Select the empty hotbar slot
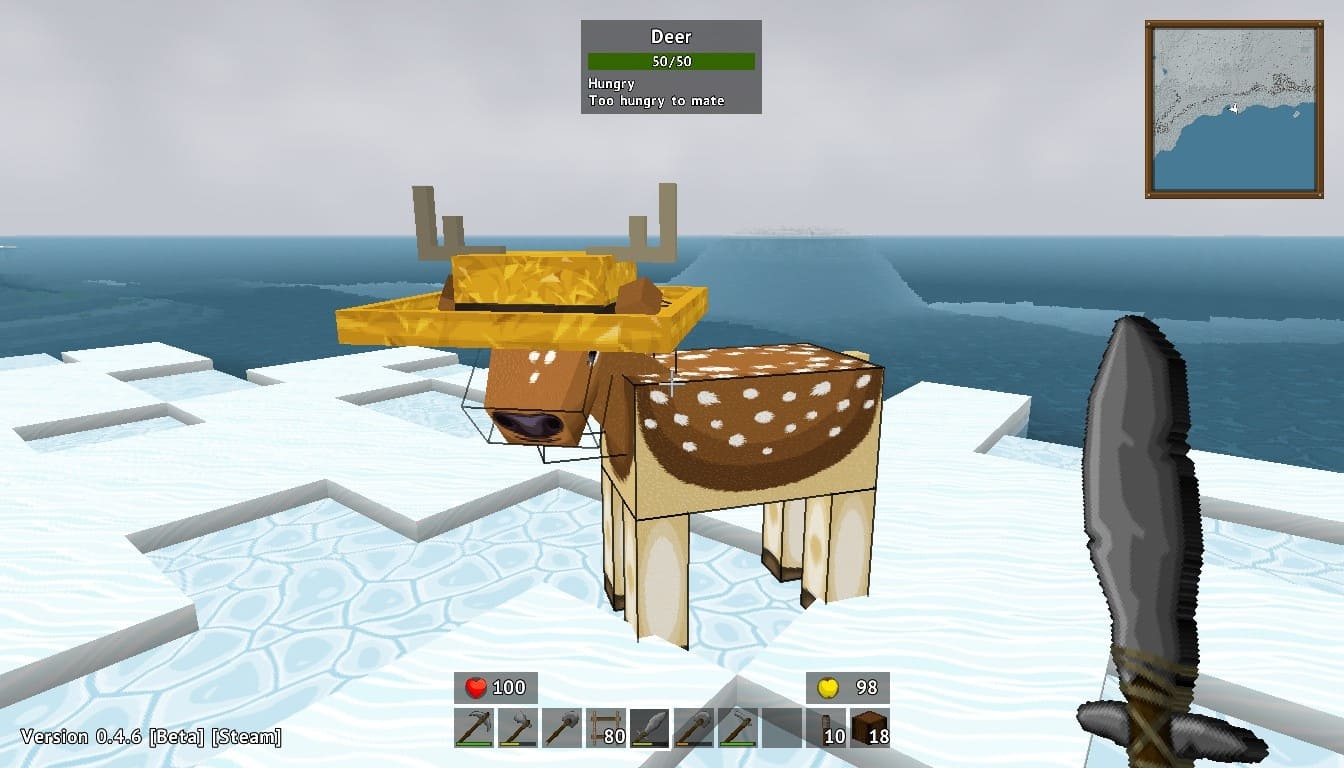The width and height of the screenshot is (1344, 768). coord(782,727)
